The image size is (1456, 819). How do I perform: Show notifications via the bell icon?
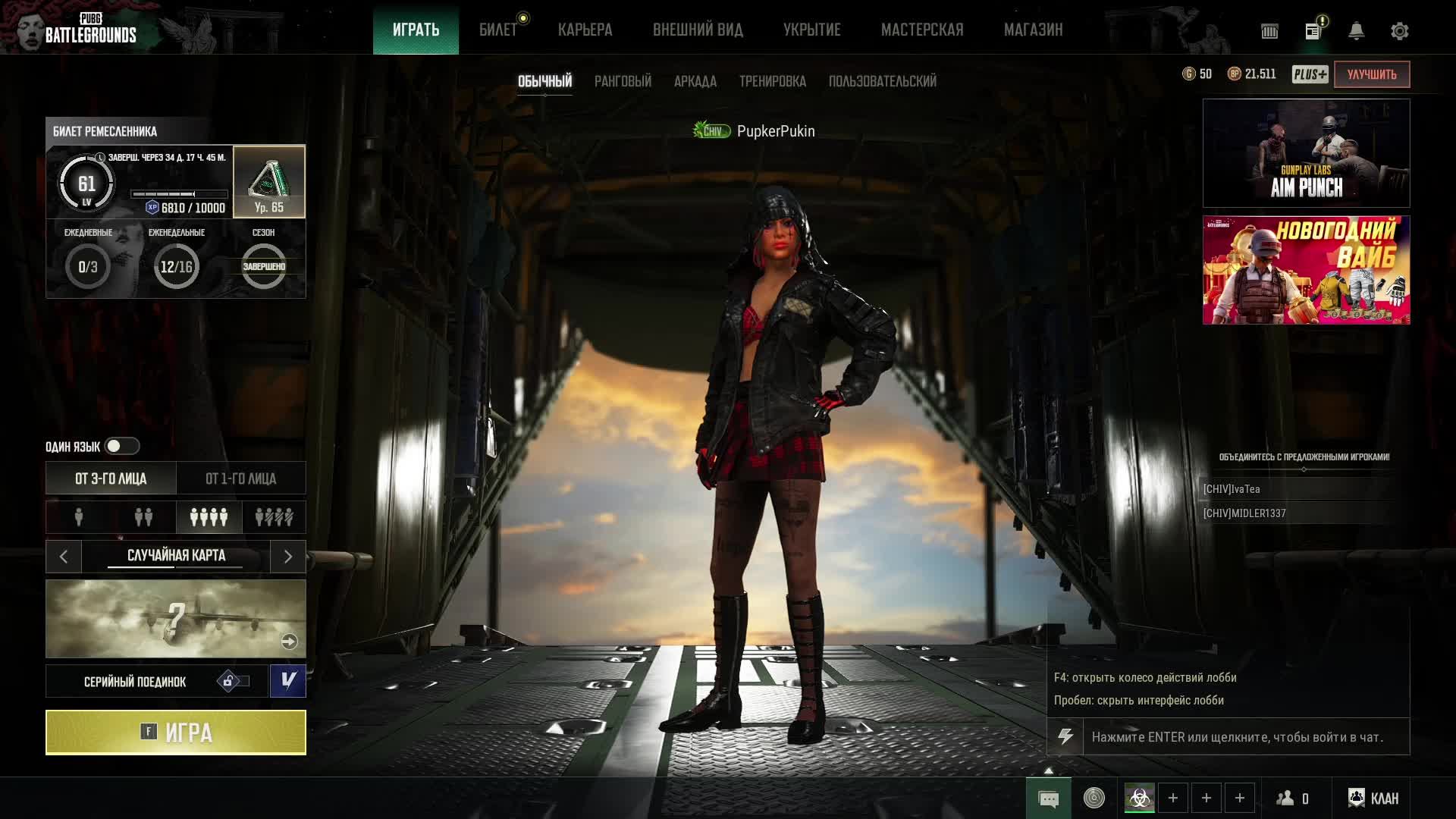click(1356, 31)
